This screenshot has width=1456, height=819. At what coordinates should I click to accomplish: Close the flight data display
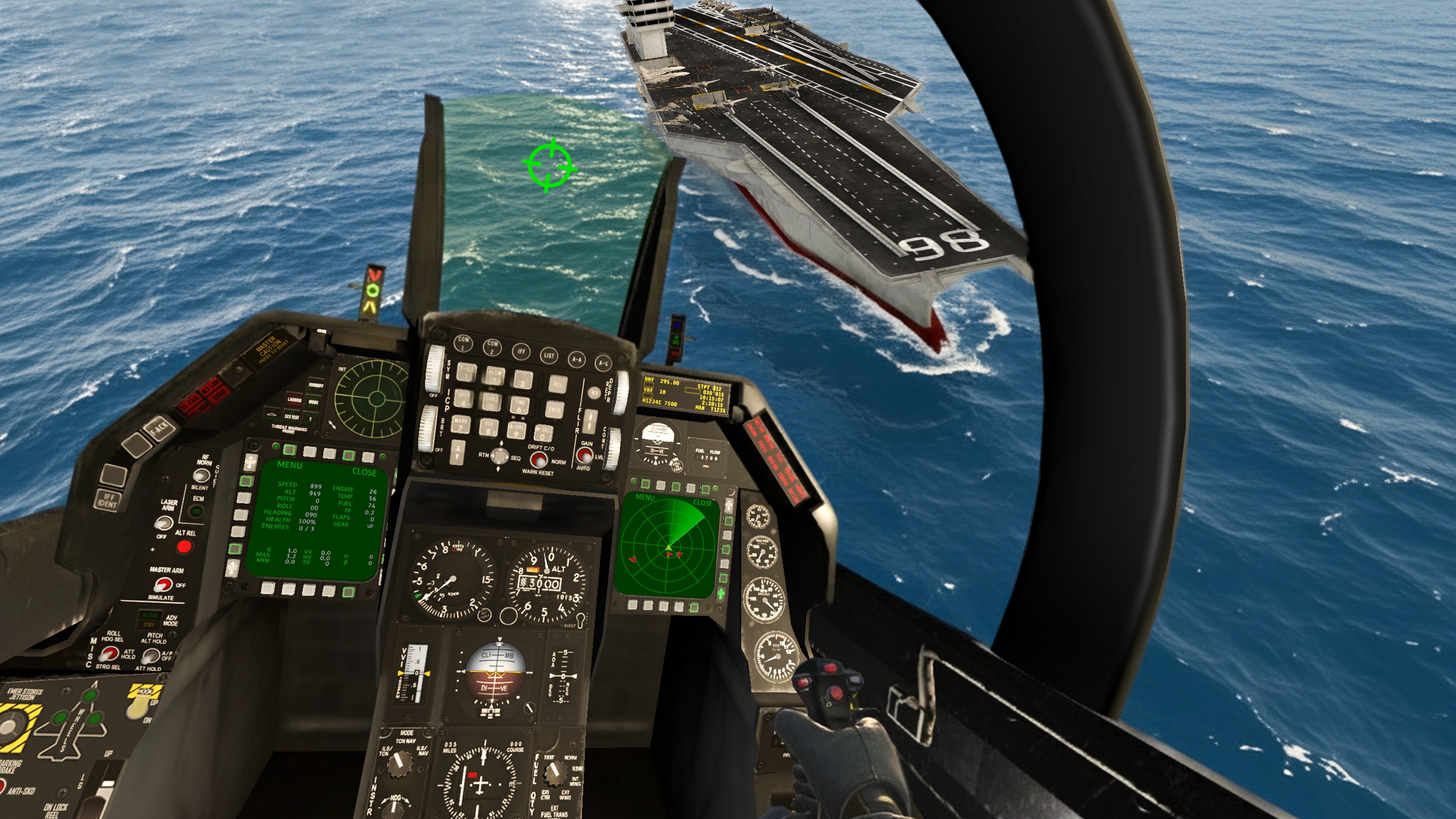(x=364, y=472)
